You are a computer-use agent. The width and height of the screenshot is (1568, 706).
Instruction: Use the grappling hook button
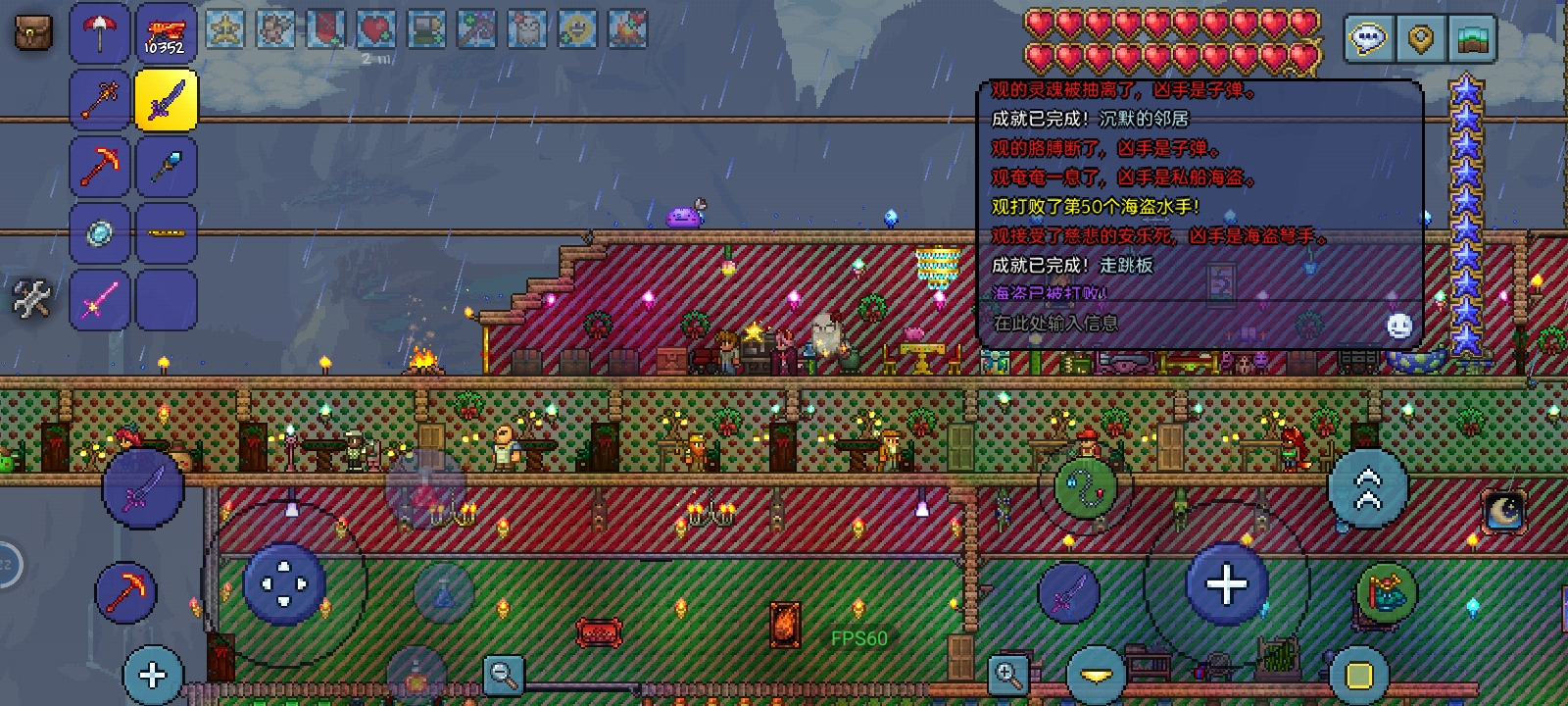1086,487
